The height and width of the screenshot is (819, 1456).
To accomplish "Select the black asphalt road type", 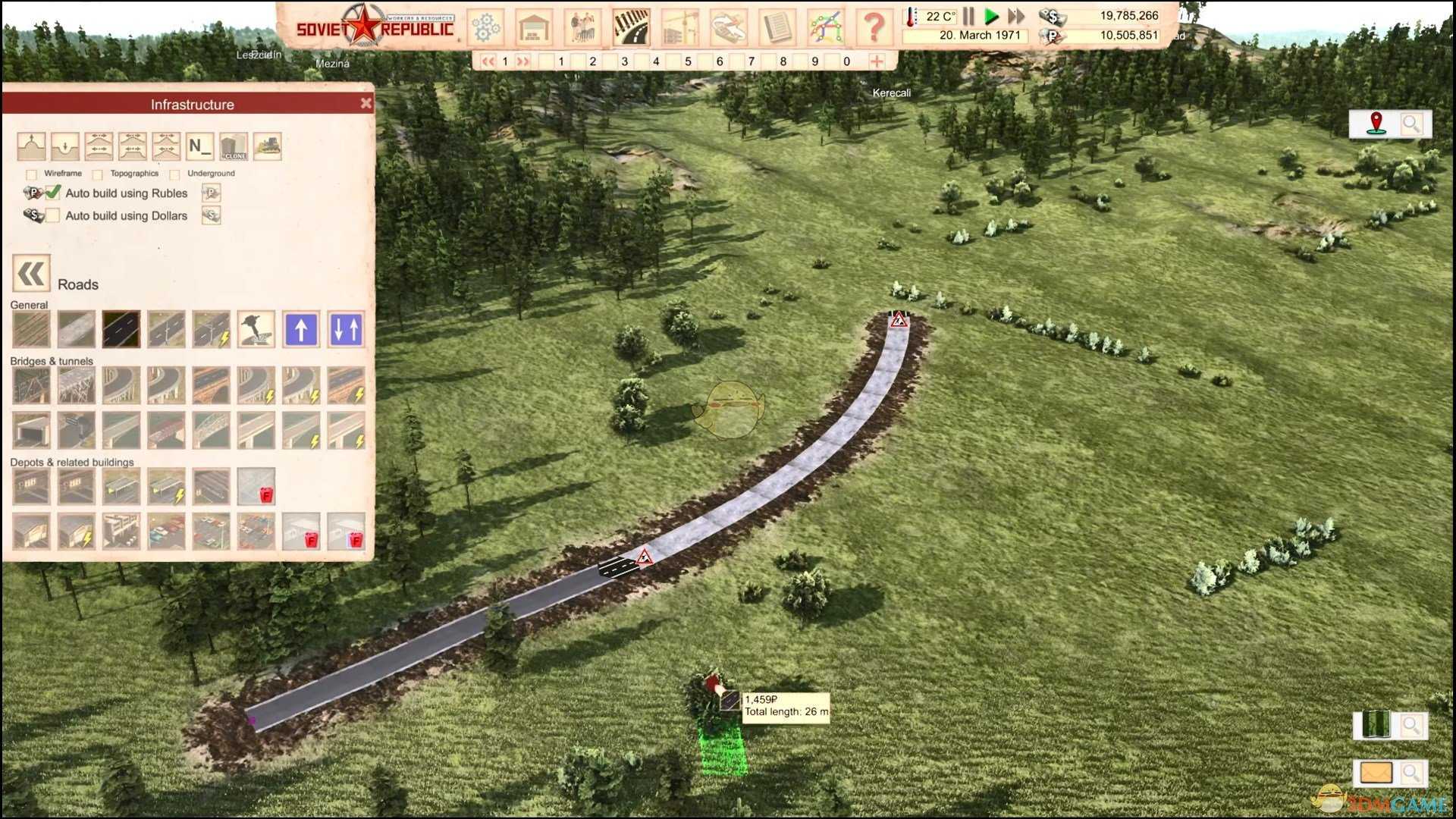I will 121,329.
